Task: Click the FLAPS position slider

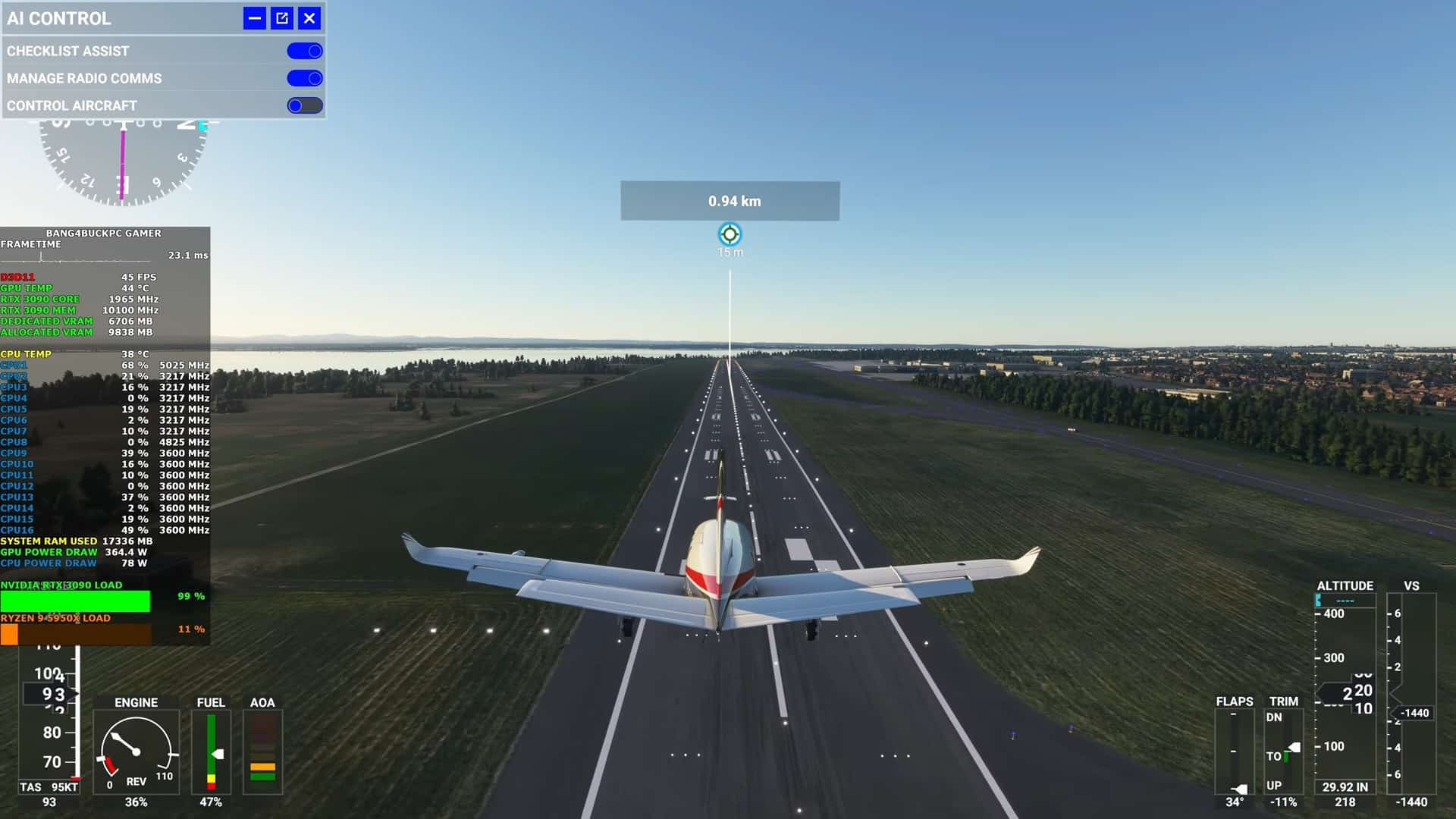Action: coord(1235,751)
